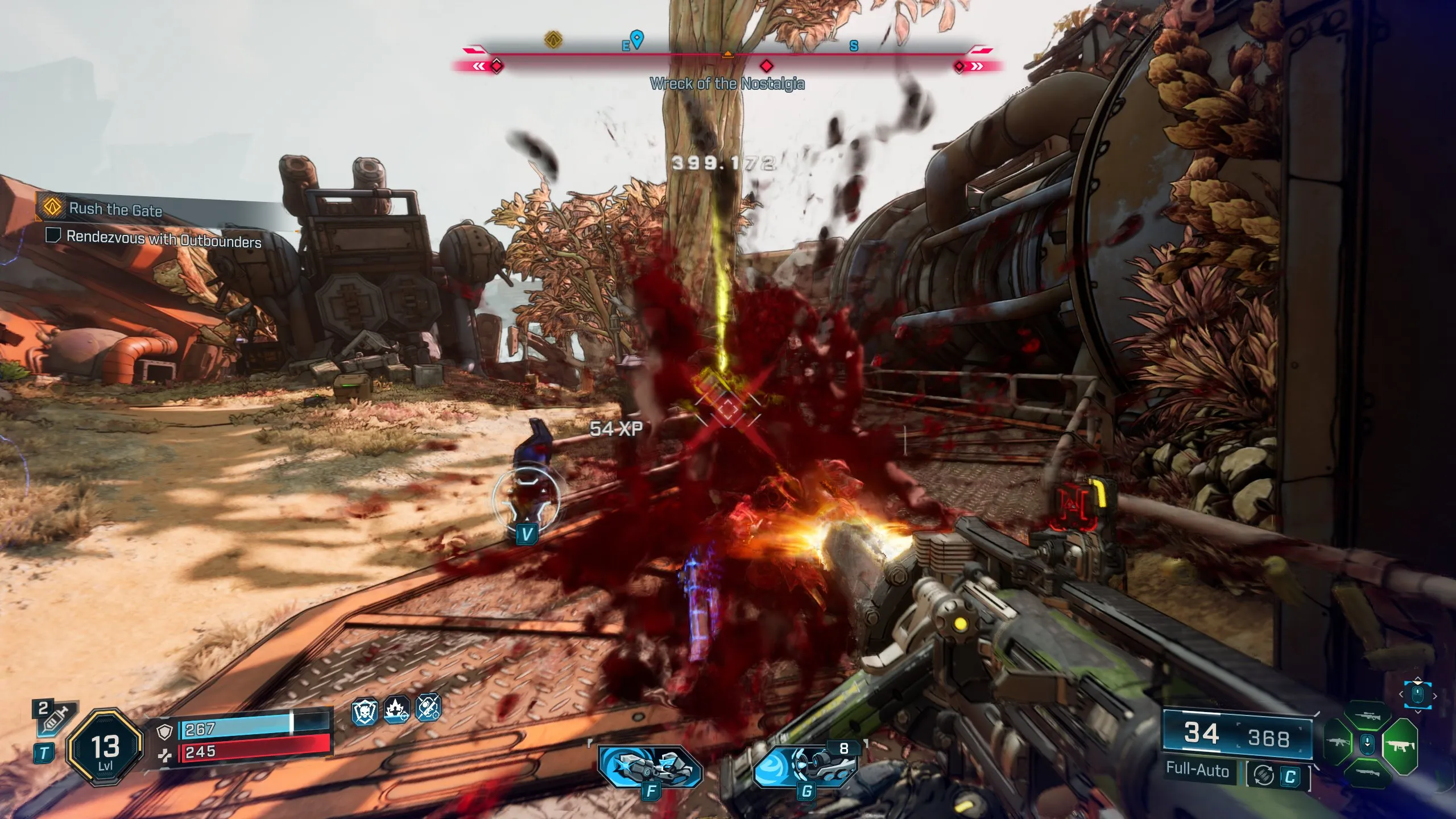Click the left compass chevron arrows

(x=479, y=66)
